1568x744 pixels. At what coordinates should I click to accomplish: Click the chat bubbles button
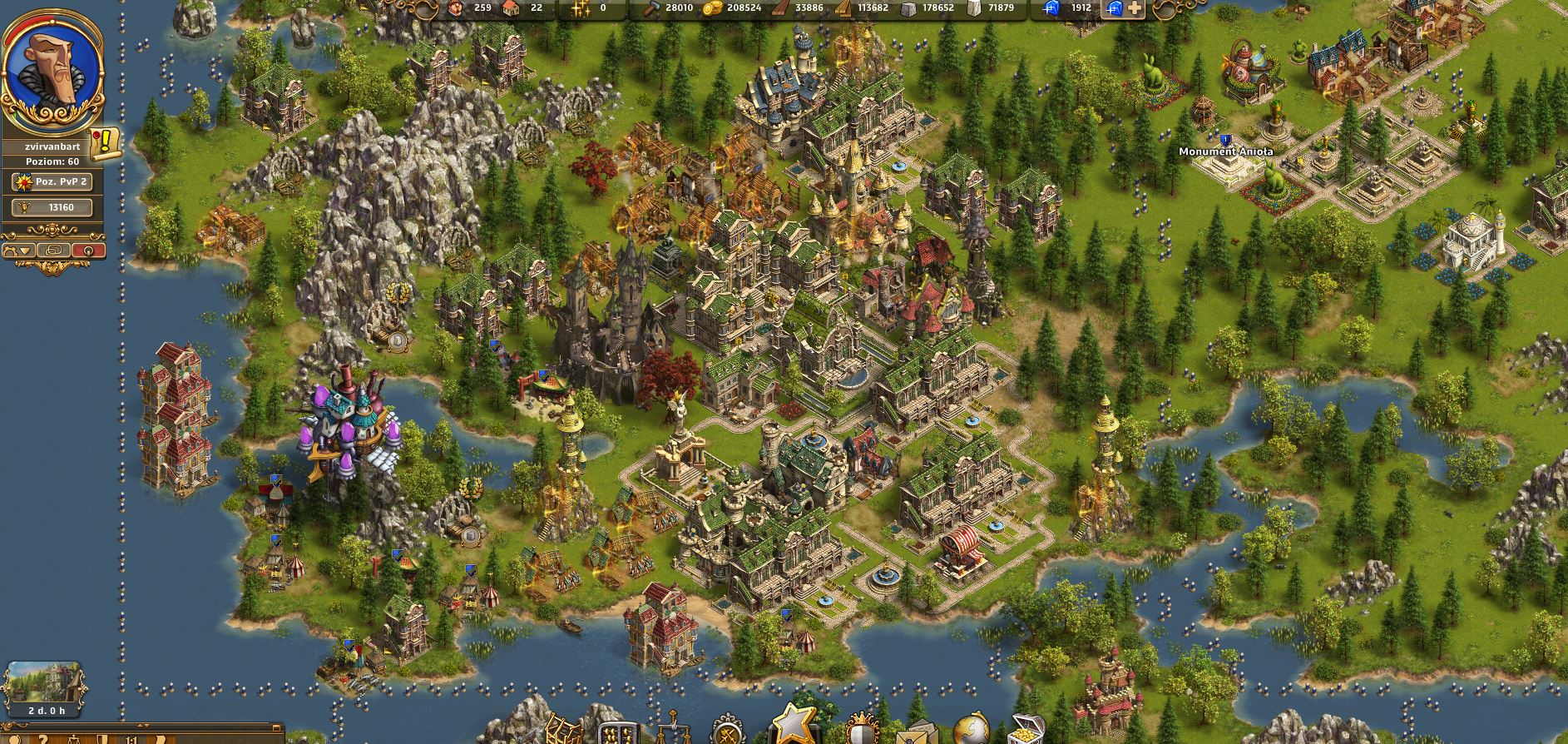[x=54, y=250]
